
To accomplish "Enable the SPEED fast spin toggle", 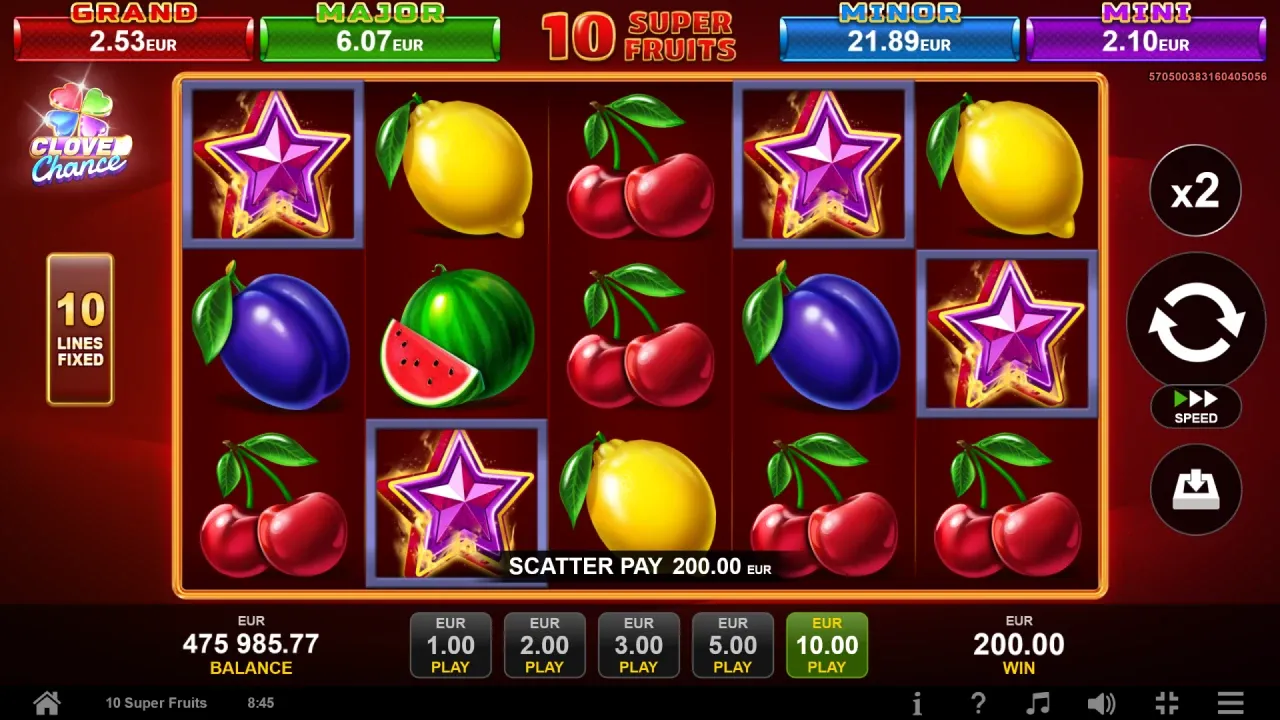I will pyautogui.click(x=1196, y=407).
